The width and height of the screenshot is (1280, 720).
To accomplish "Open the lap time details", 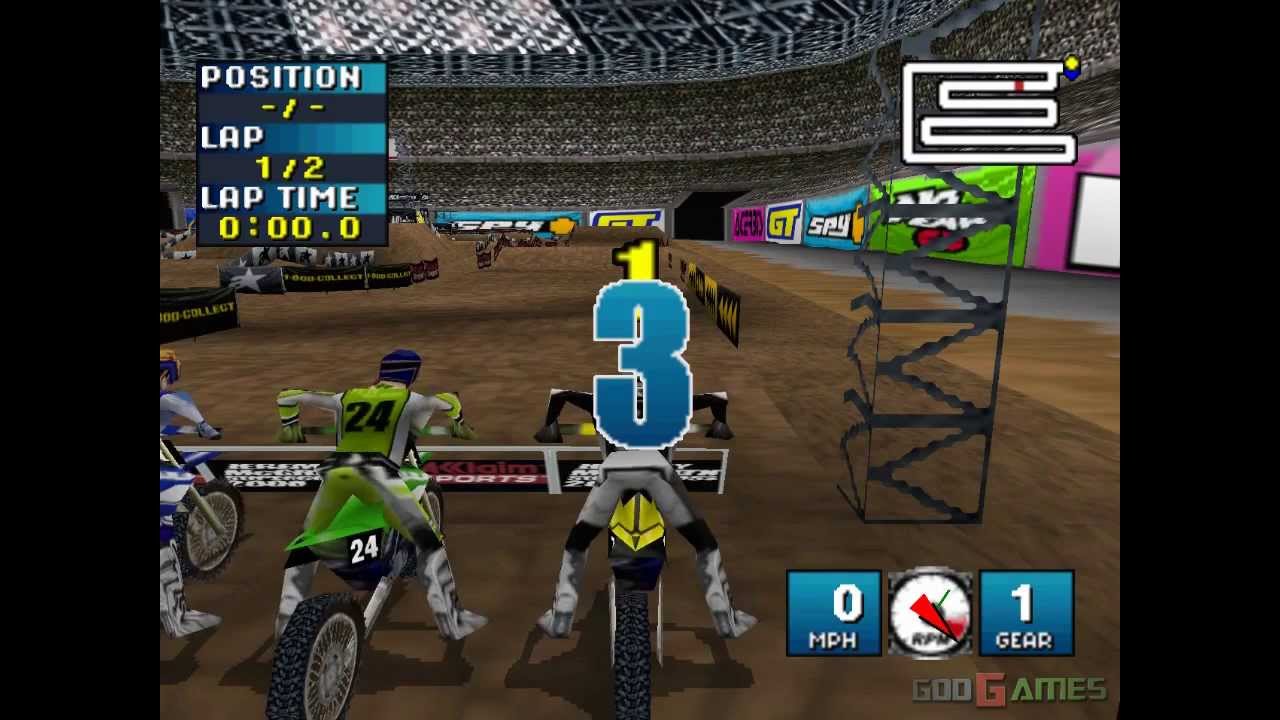I will tap(290, 228).
